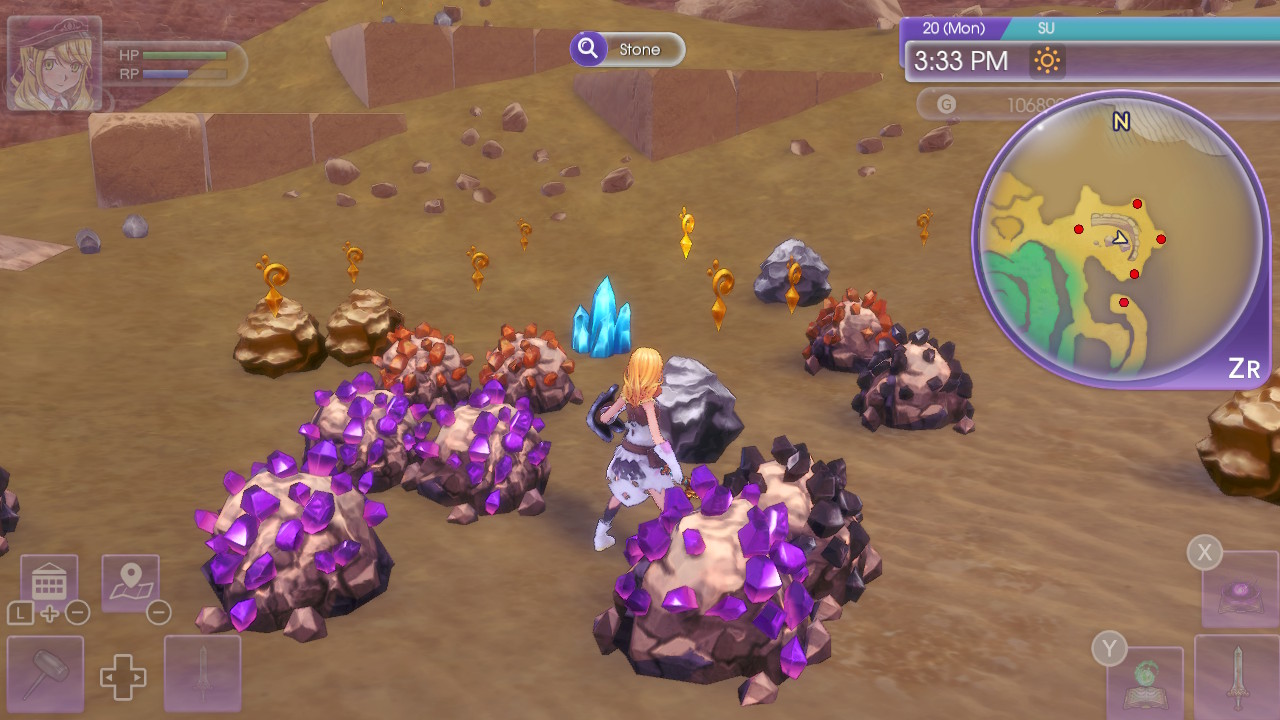Select the hammer tool slot
The width and height of the screenshot is (1280, 720).
point(45,674)
